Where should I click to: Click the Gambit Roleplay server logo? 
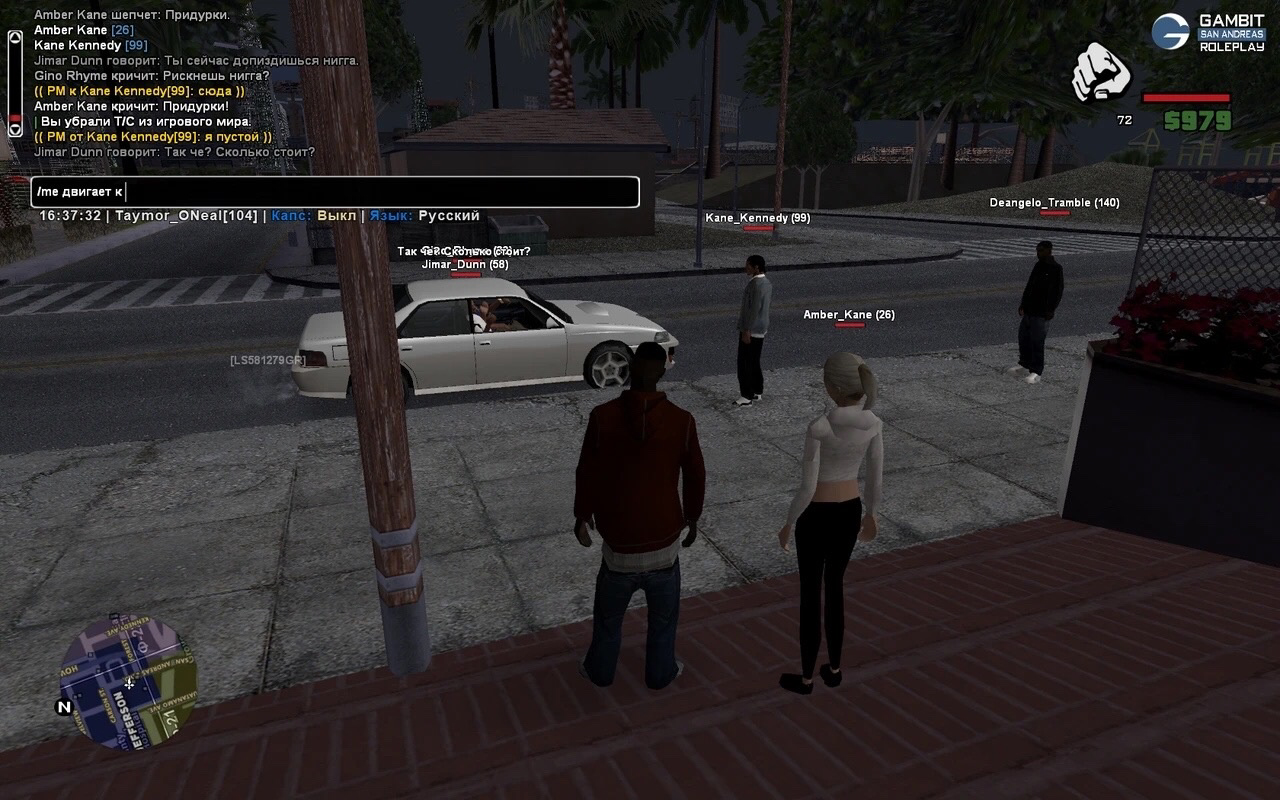1209,32
